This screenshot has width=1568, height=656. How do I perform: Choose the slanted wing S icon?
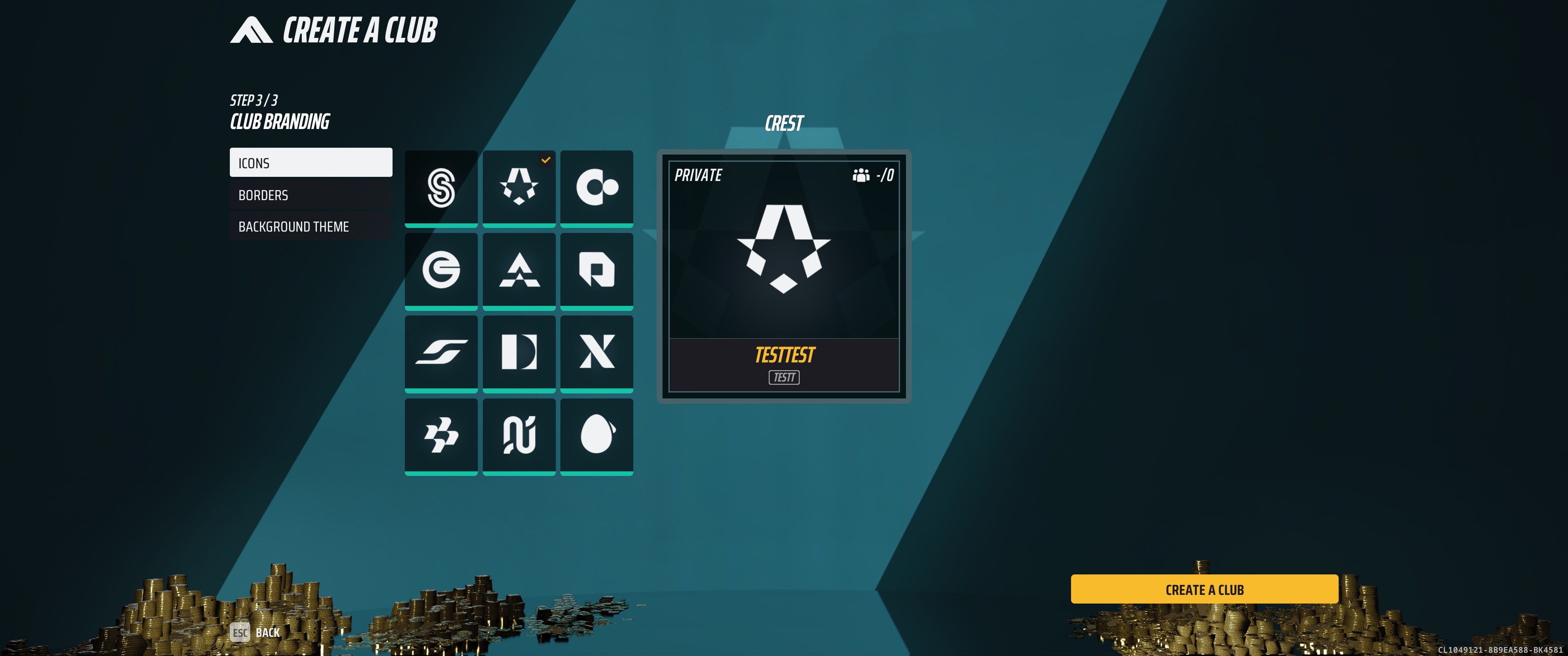[441, 352]
